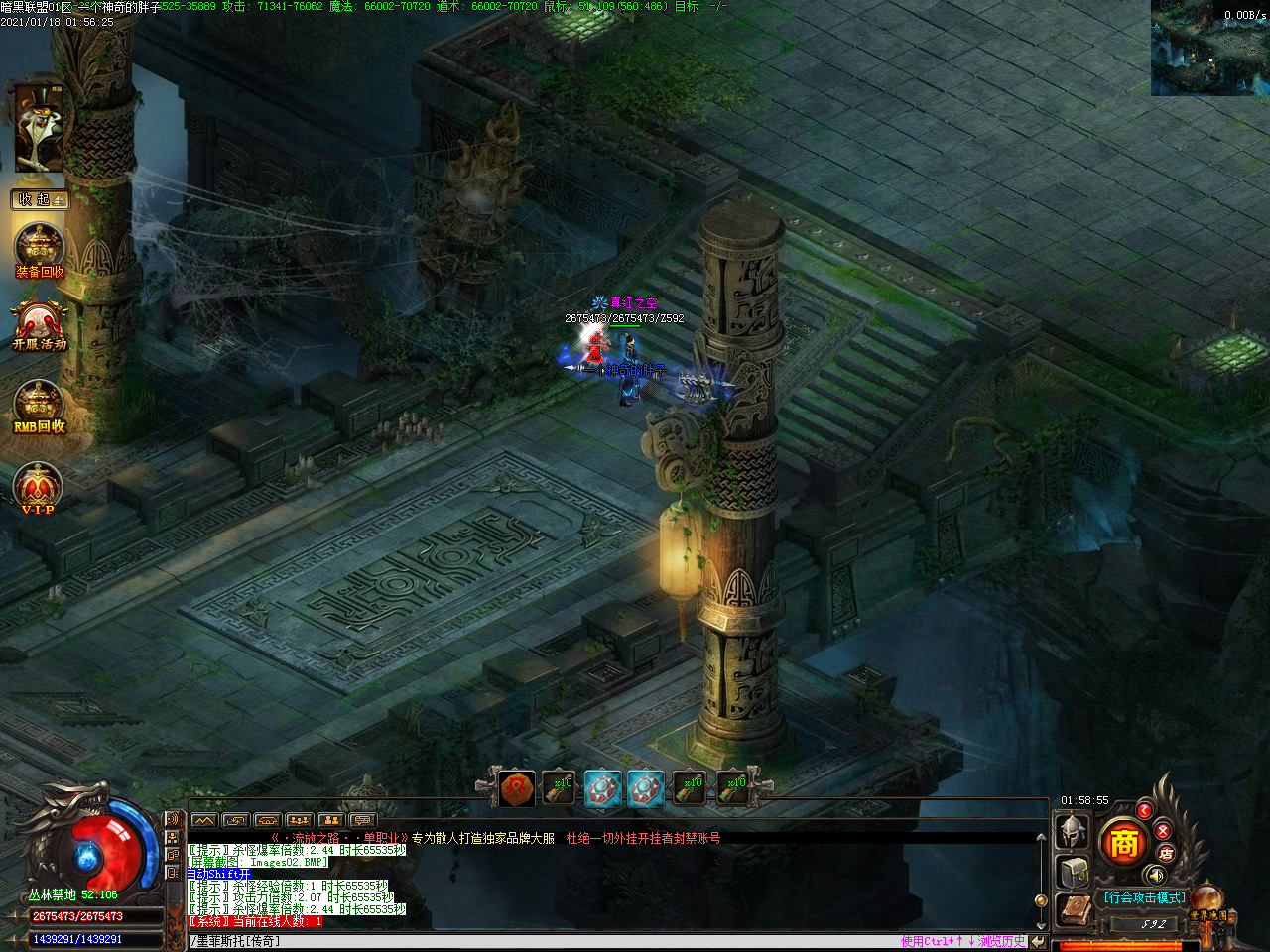Collapse the side menu with 收起 button
Image resolution: width=1270 pixels, height=952 pixels.
40,199
